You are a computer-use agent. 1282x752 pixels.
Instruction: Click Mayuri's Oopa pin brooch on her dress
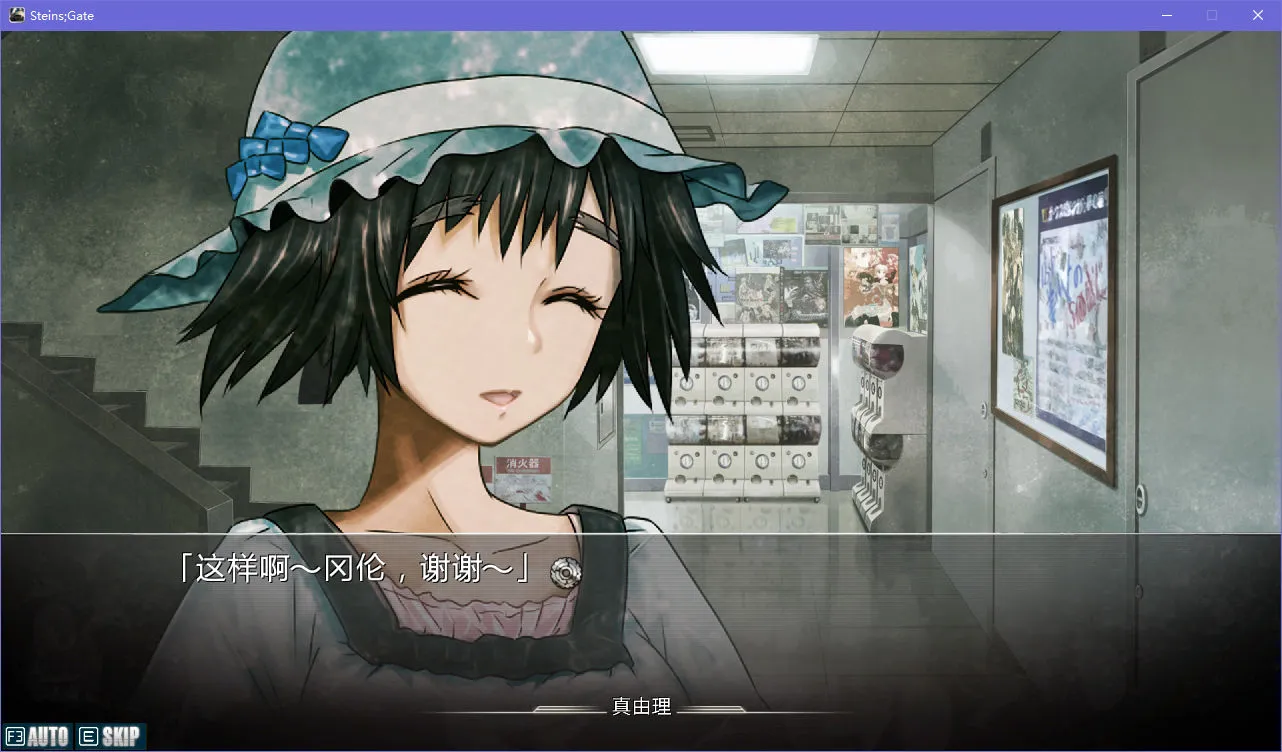[x=566, y=571]
